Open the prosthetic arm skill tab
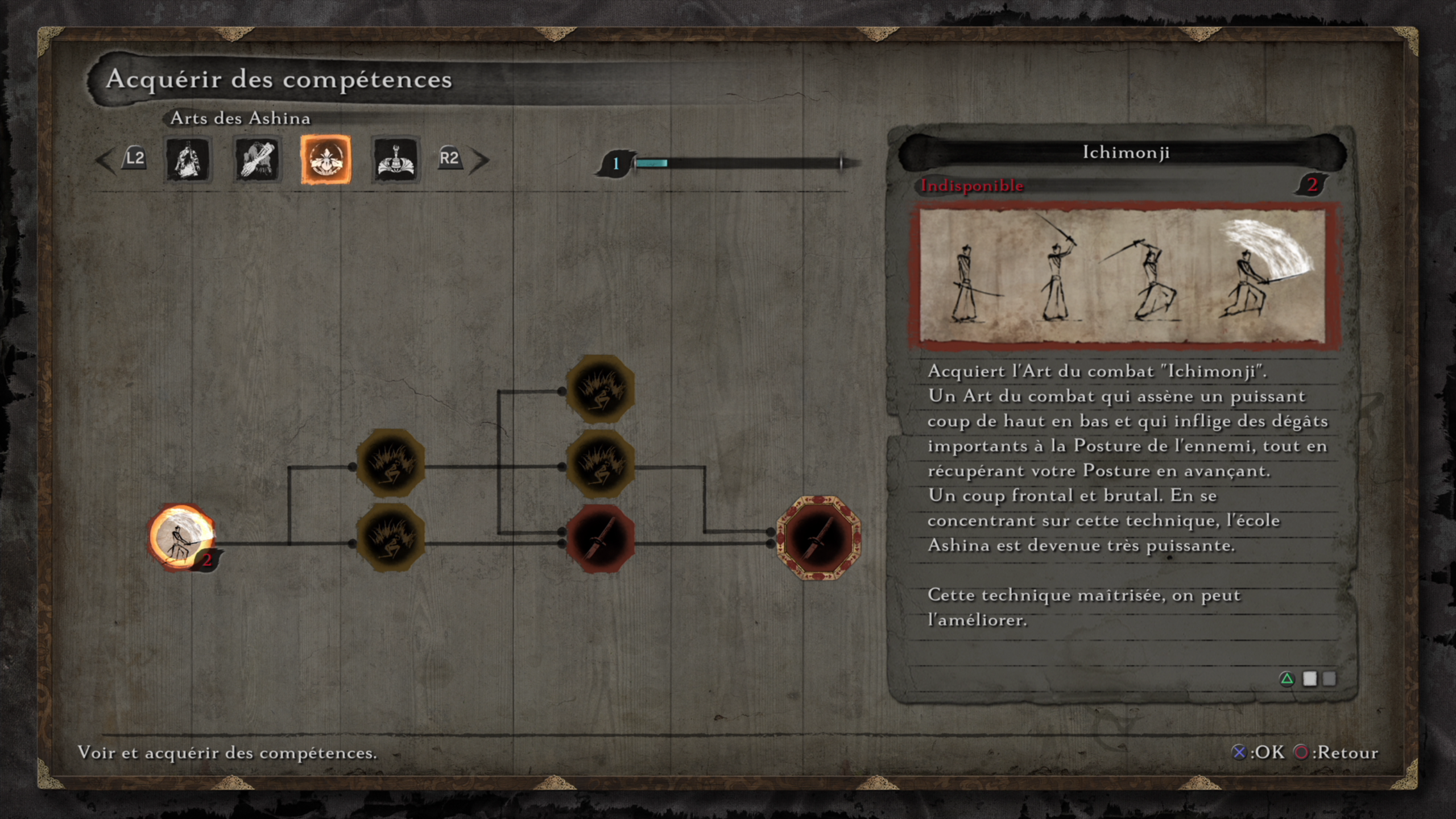Screen dimensions: 1456x819 coord(257,160)
